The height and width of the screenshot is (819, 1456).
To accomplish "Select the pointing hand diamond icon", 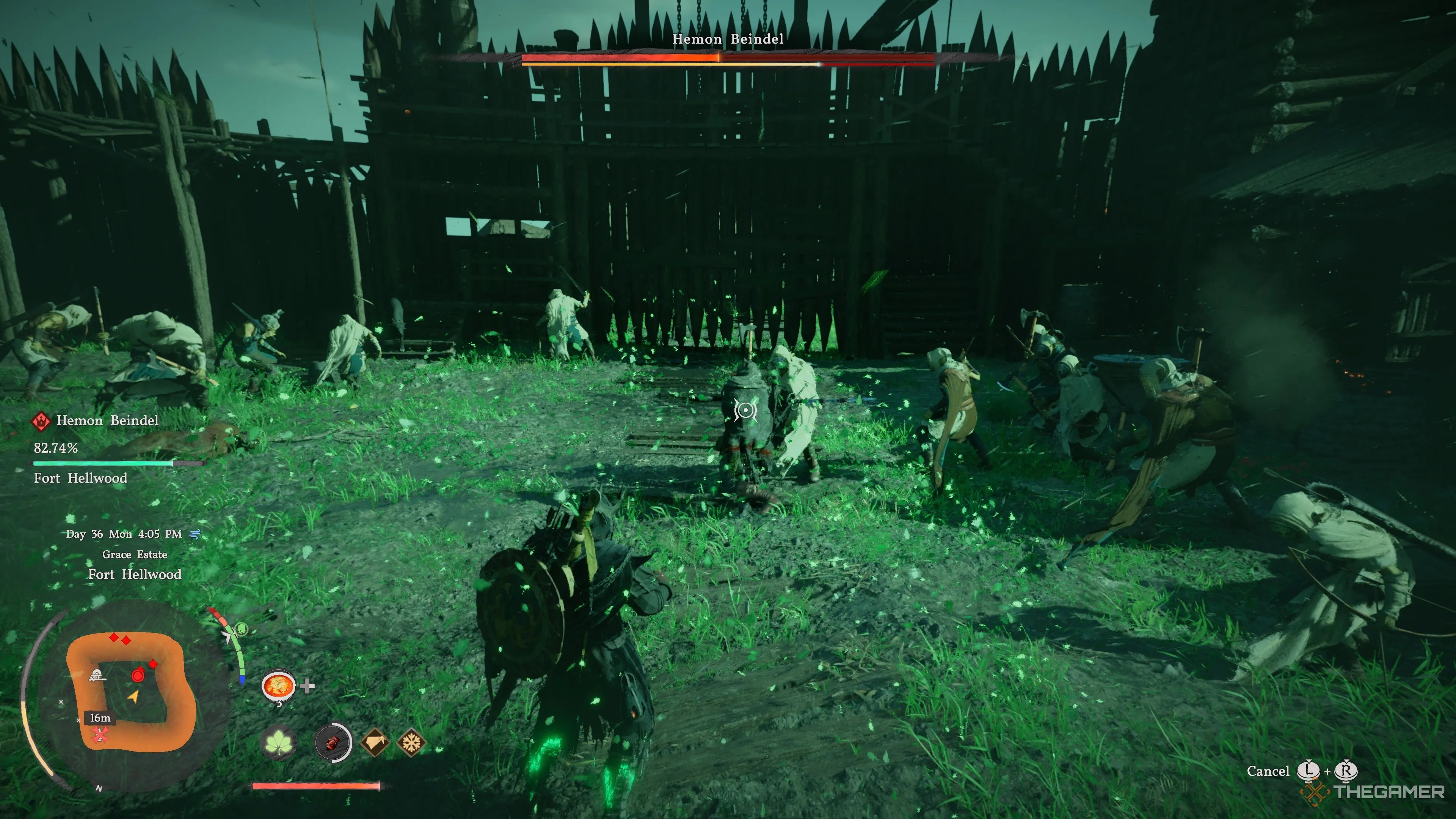I will (374, 742).
